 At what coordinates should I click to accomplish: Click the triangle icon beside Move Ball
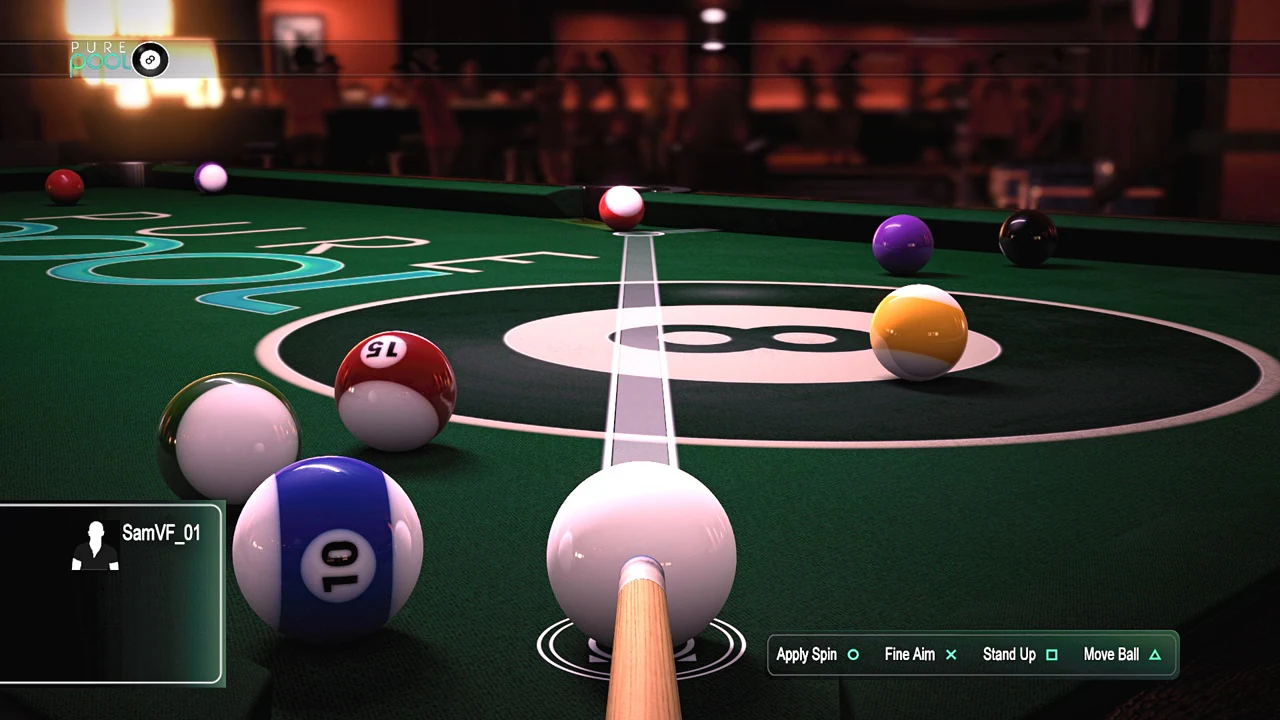1155,654
